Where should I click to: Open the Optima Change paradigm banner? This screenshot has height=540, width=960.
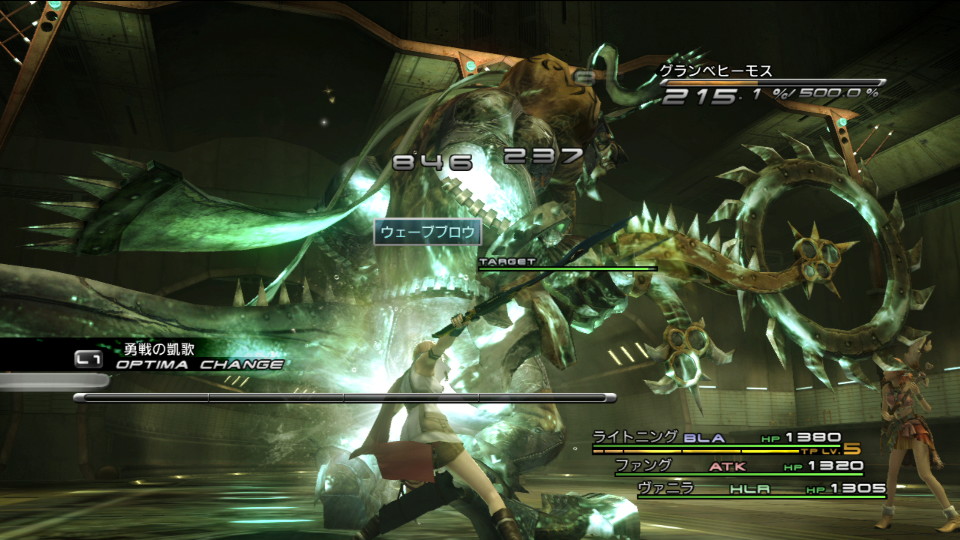(178, 357)
